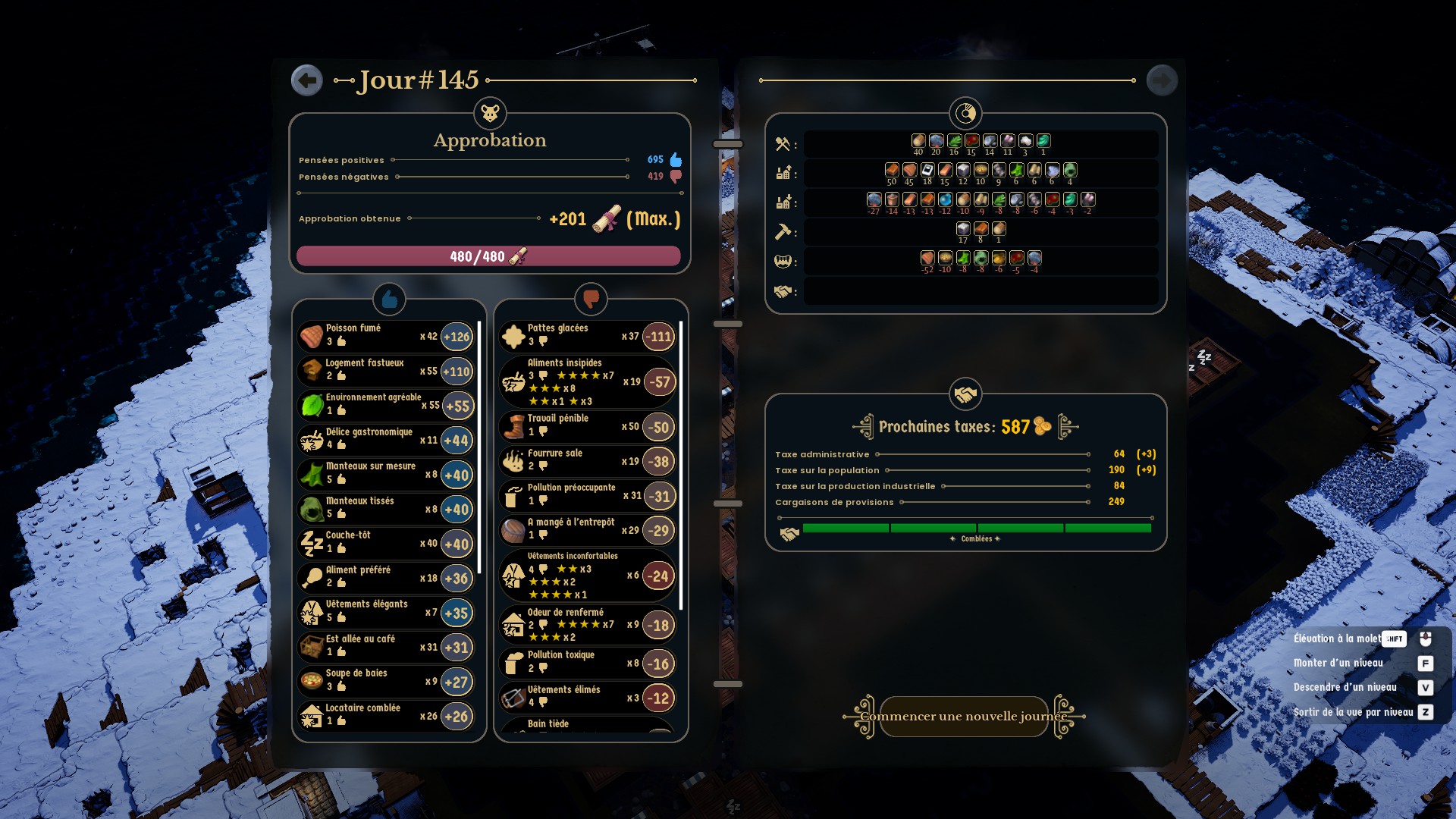This screenshot has height=819, width=1456.
Task: Click the Est allée au café row
Action: coord(385,647)
